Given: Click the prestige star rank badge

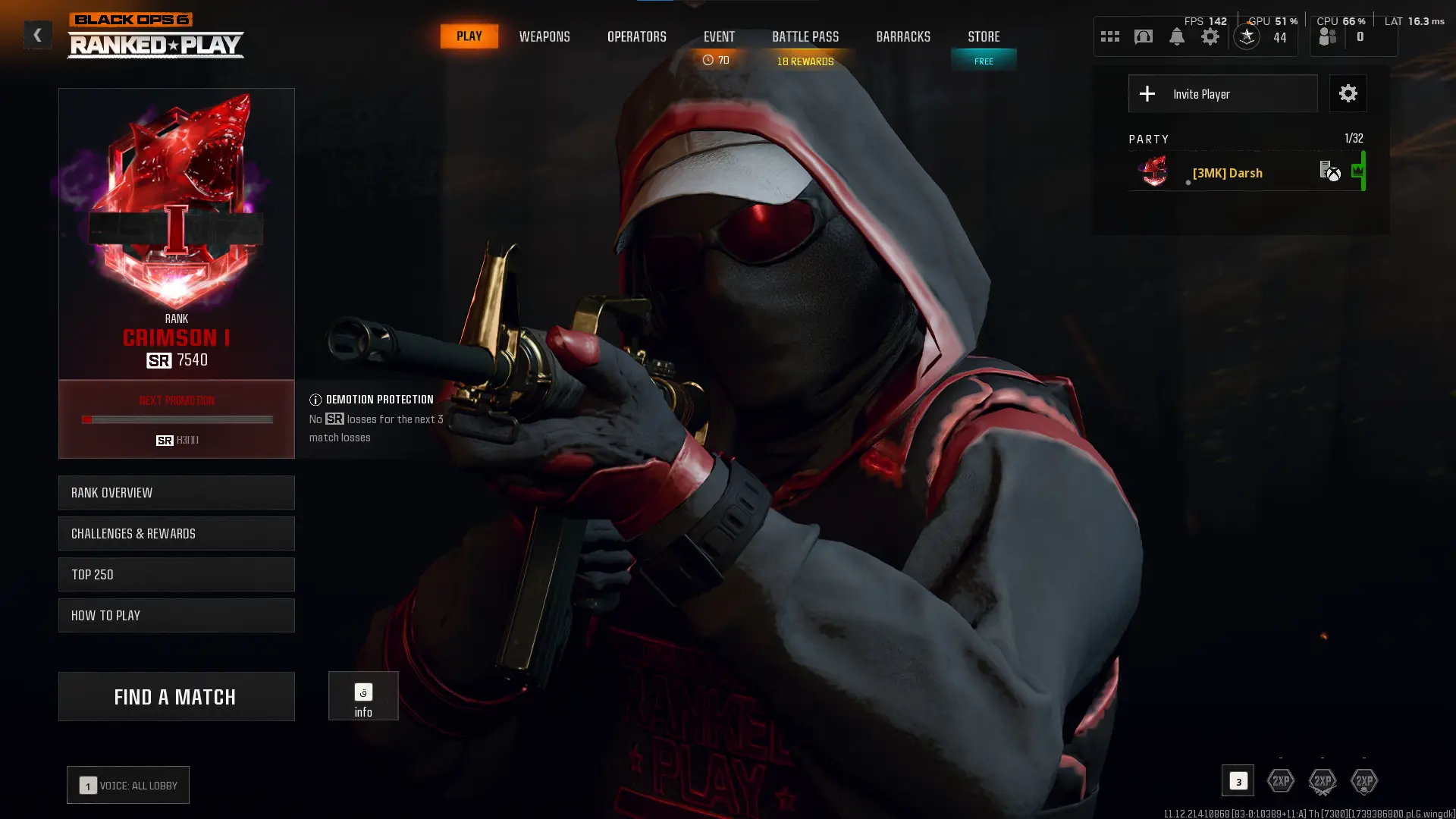Looking at the screenshot, I should point(1246,35).
